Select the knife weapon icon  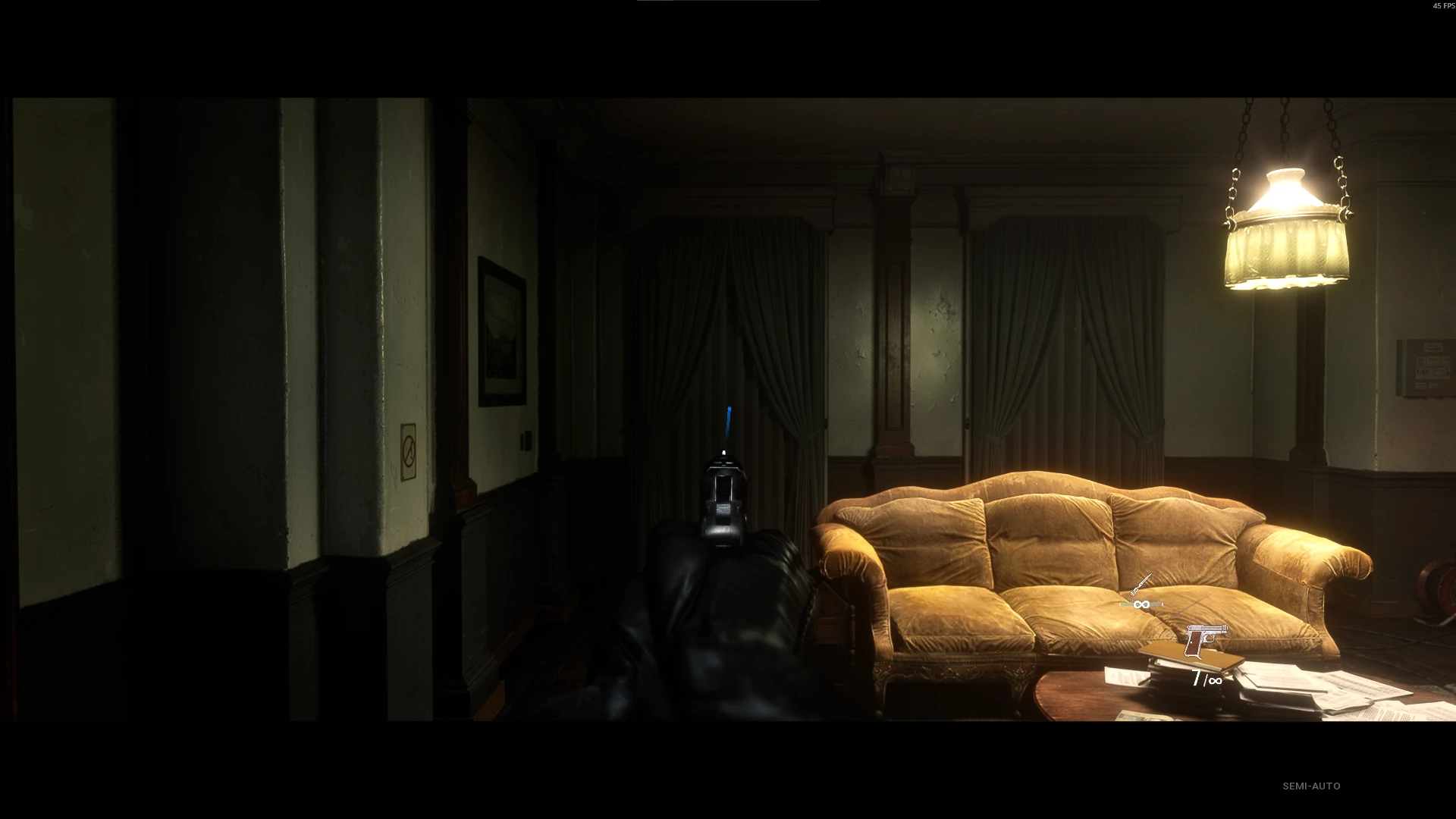(1141, 585)
